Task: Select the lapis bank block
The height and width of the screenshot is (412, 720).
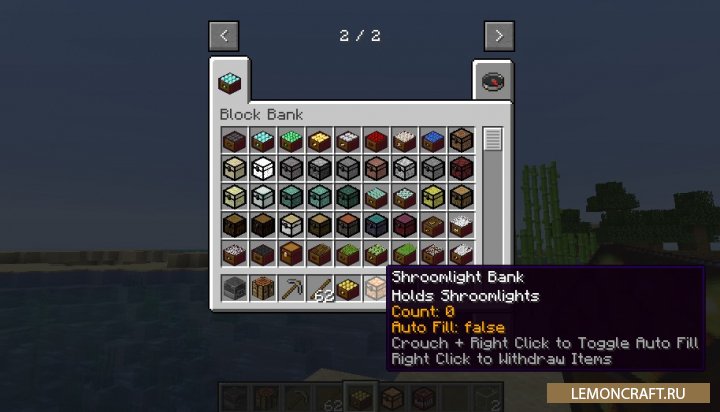Action: pyautogui.click(x=433, y=140)
